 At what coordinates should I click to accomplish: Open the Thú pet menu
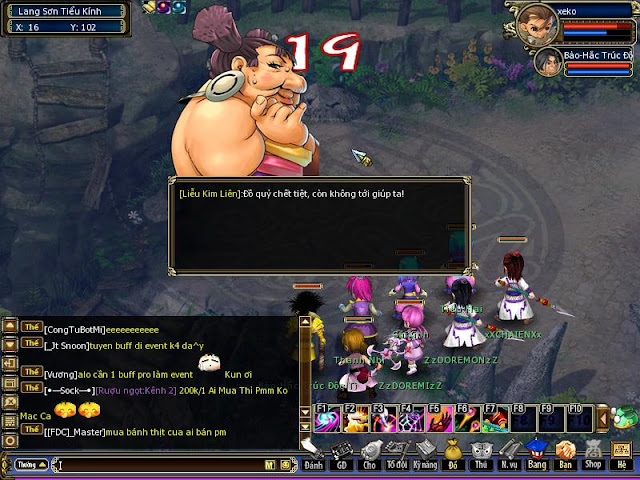click(481, 453)
